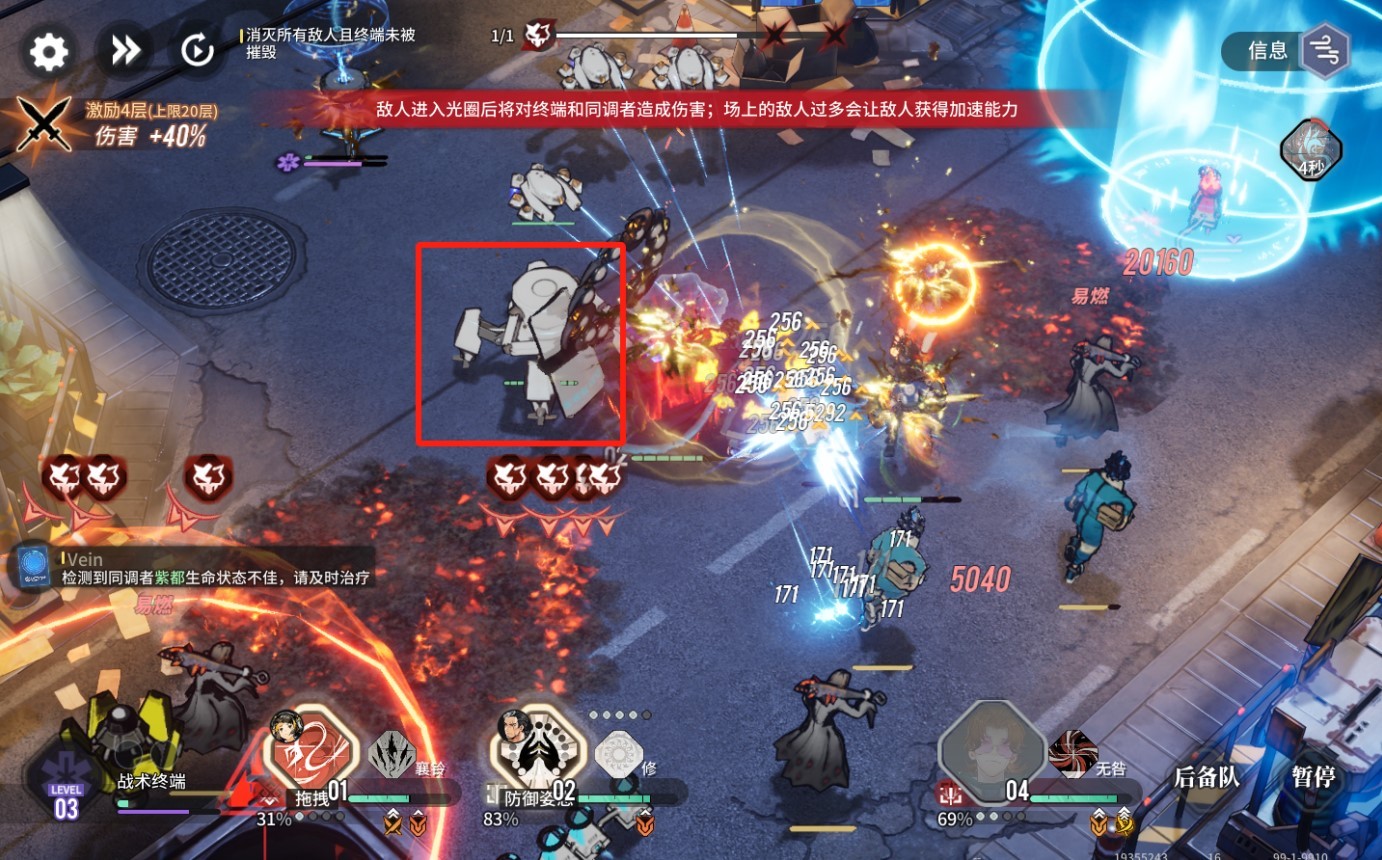Screen dimensions: 1382x860
Task: Activate the red swirl skill labeled 无咎
Action: 1072,753
